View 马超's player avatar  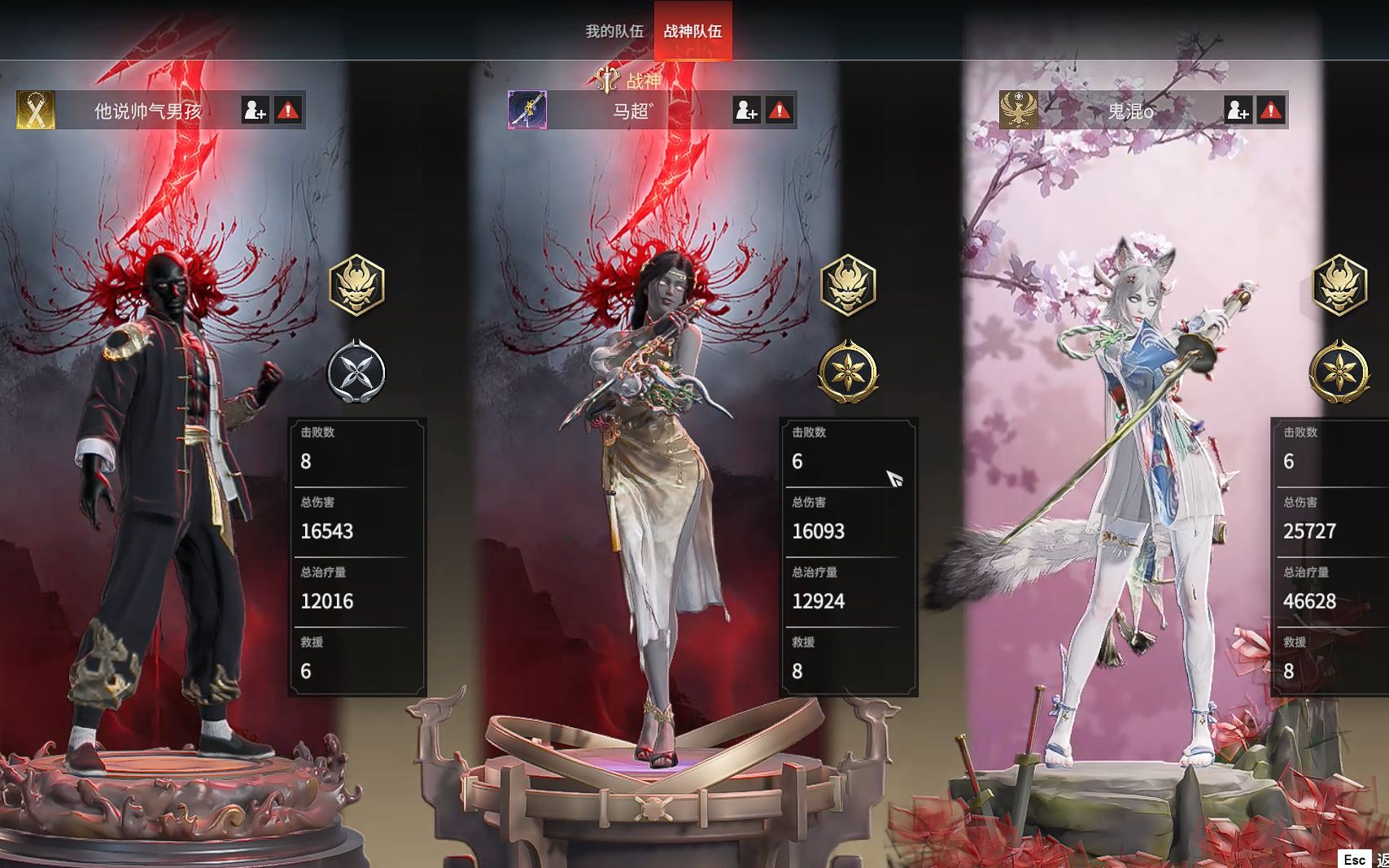click(527, 110)
